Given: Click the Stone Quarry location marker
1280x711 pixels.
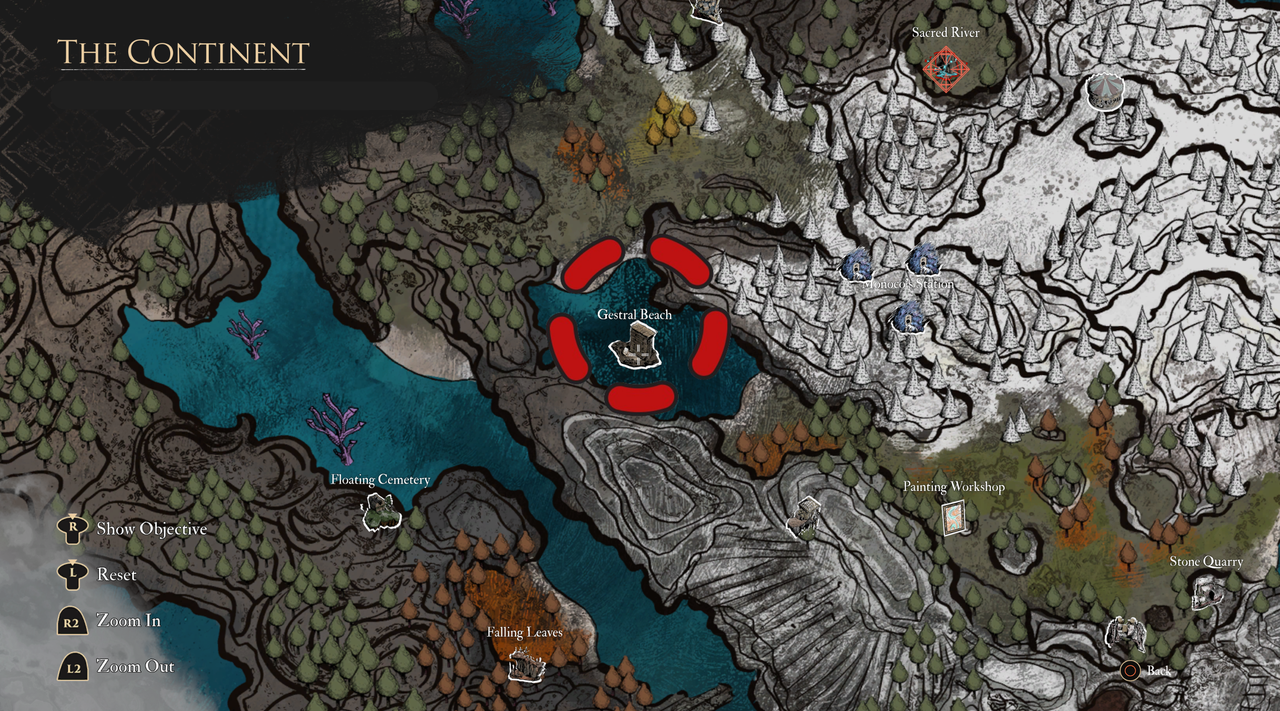Looking at the screenshot, I should tap(1206, 592).
